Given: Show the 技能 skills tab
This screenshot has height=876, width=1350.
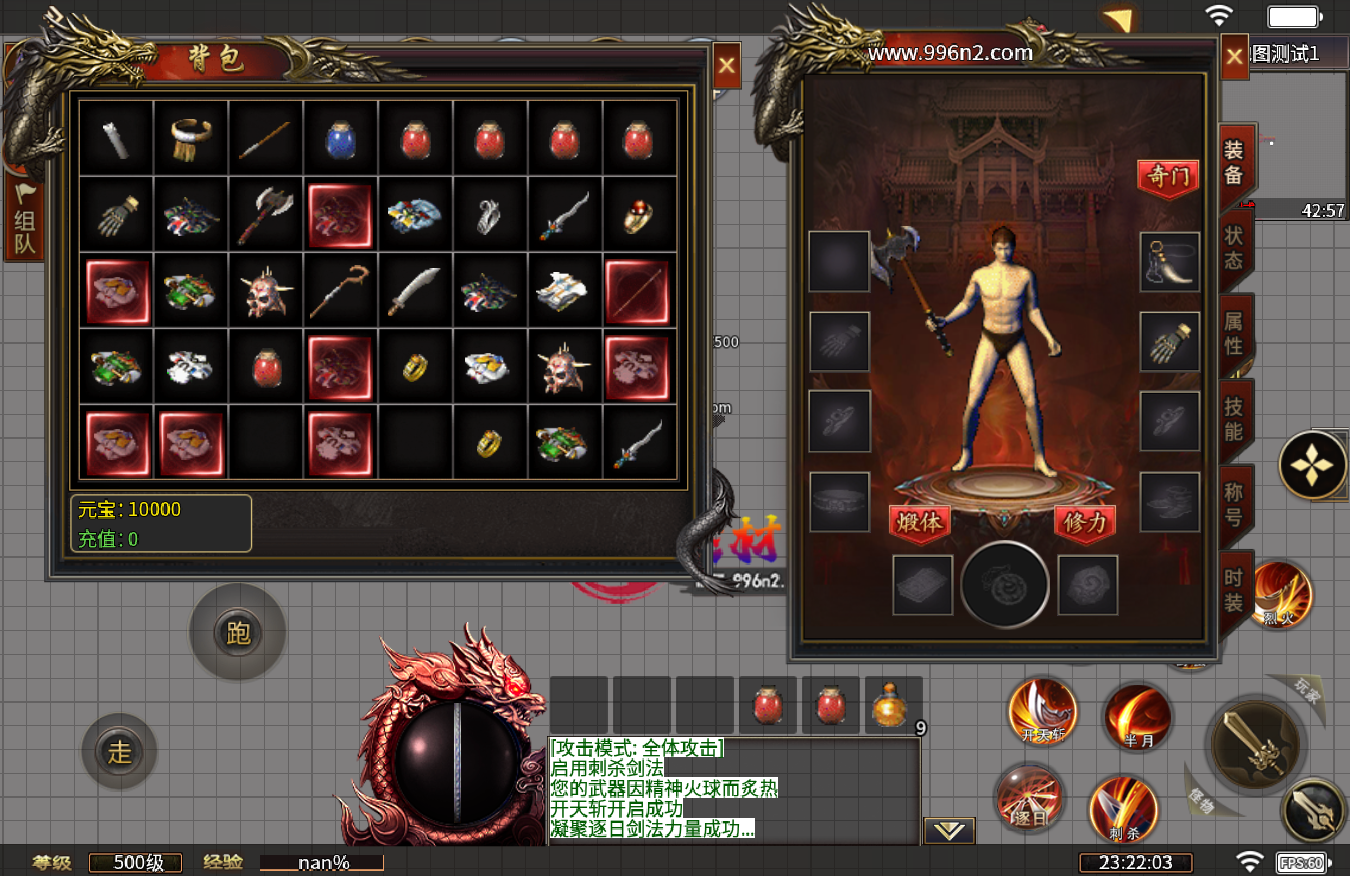Looking at the screenshot, I should coord(1235,419).
